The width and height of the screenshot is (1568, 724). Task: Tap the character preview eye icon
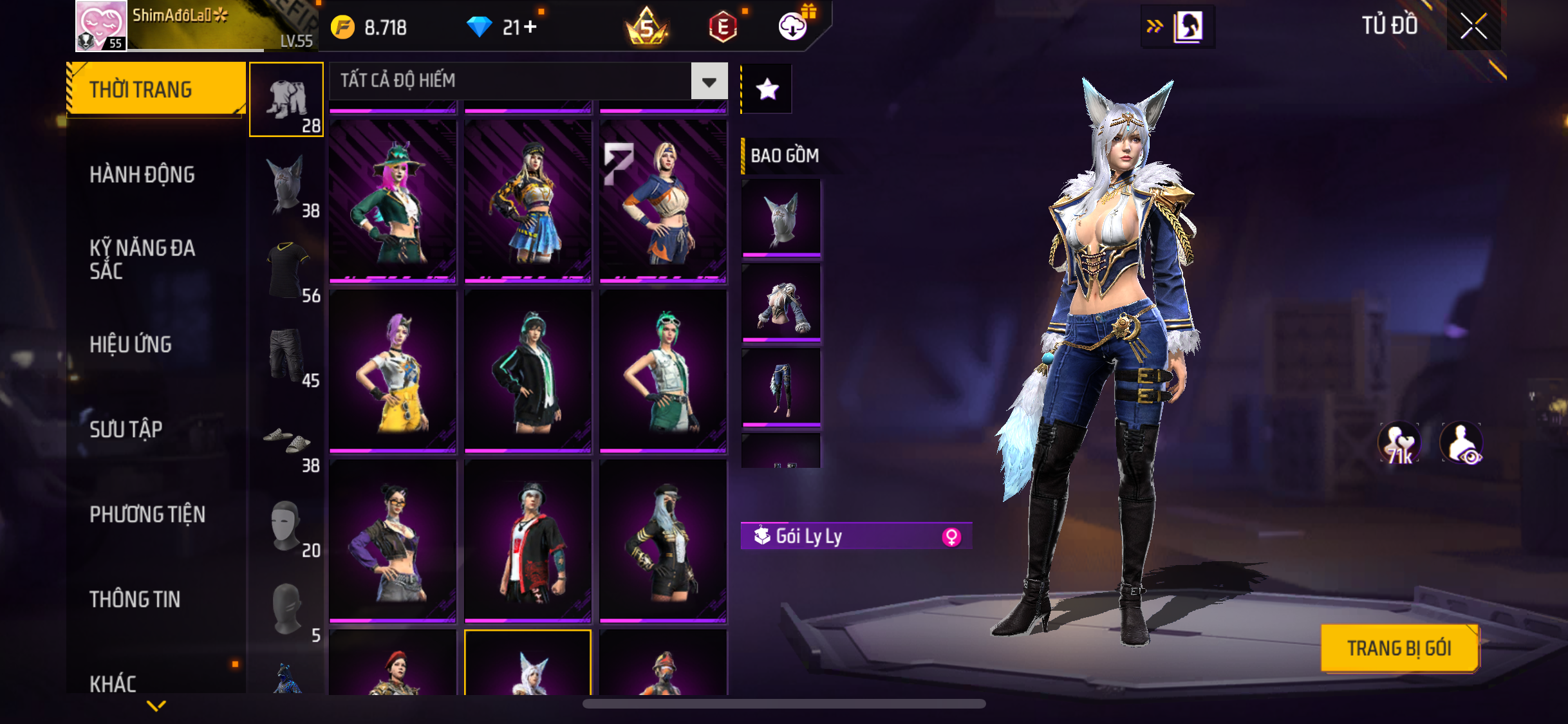[1461, 443]
